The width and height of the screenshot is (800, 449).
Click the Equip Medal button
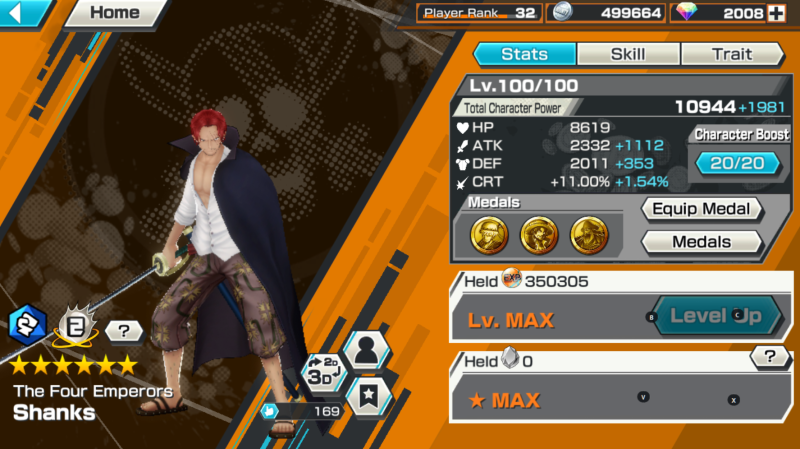click(x=701, y=209)
